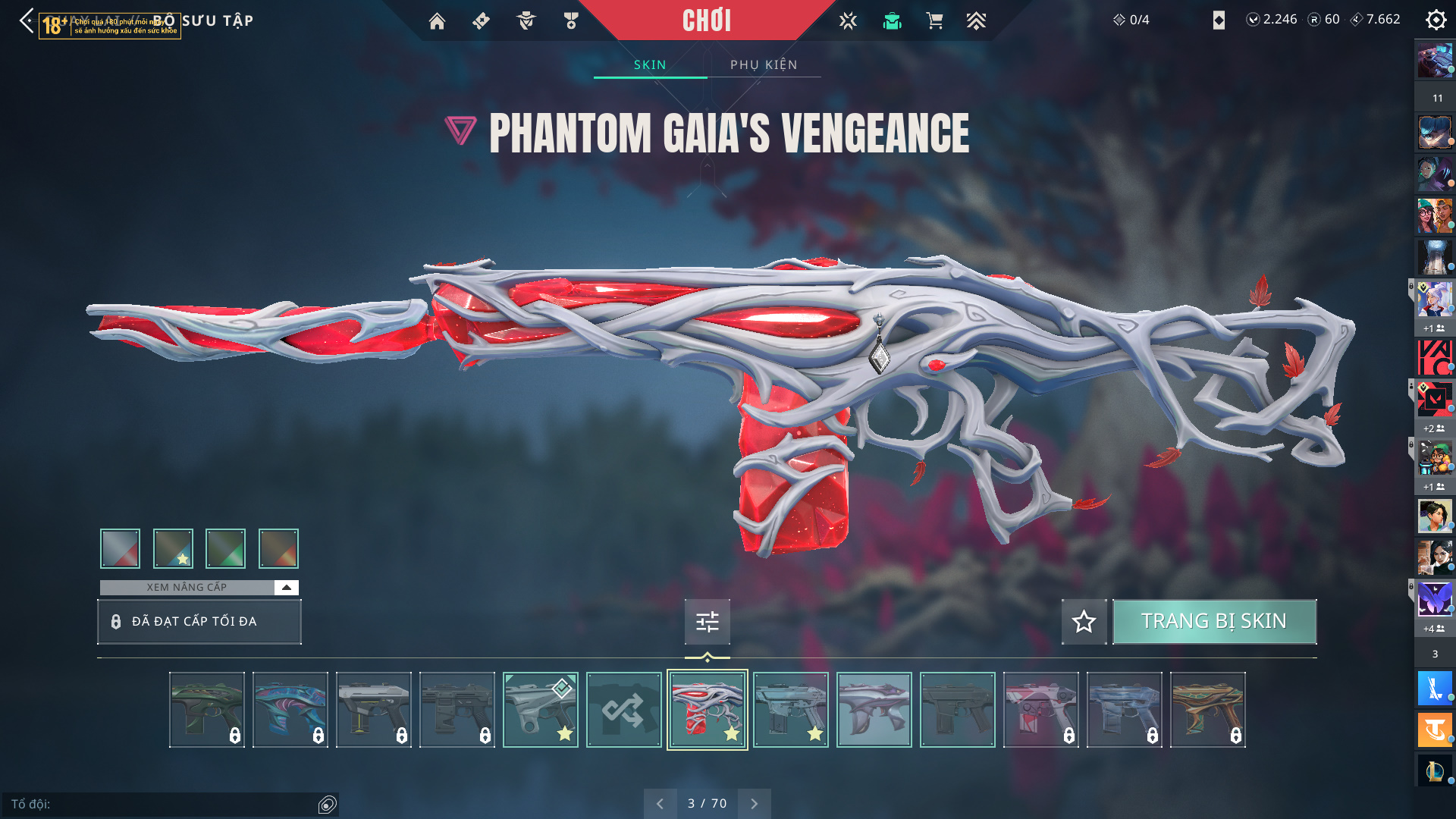The image size is (1456, 819).
Task: Open the Teamfight Tactics launcher icon
Action: (1435, 730)
